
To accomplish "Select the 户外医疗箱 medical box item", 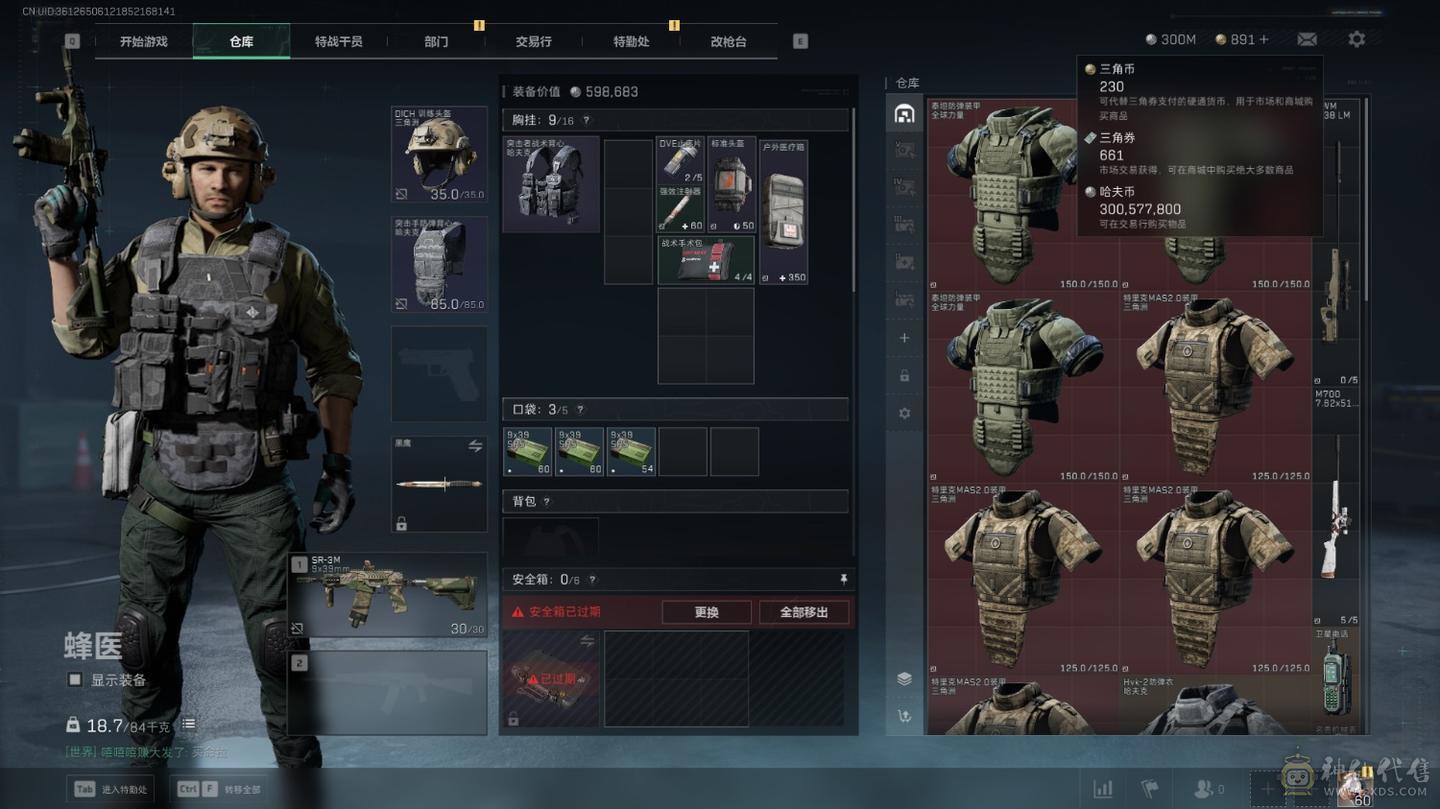I will click(783, 212).
